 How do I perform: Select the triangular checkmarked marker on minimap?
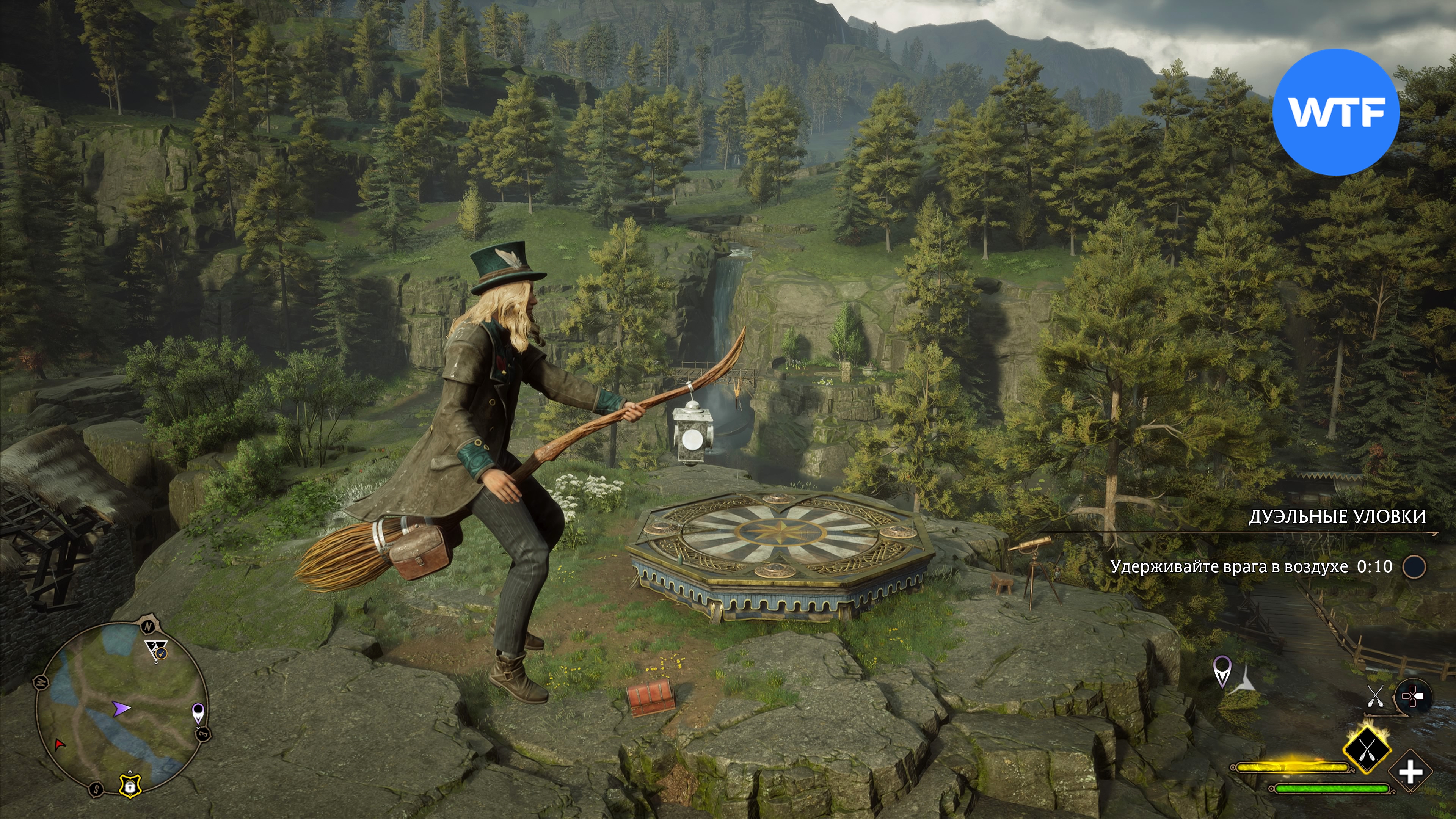[156, 651]
